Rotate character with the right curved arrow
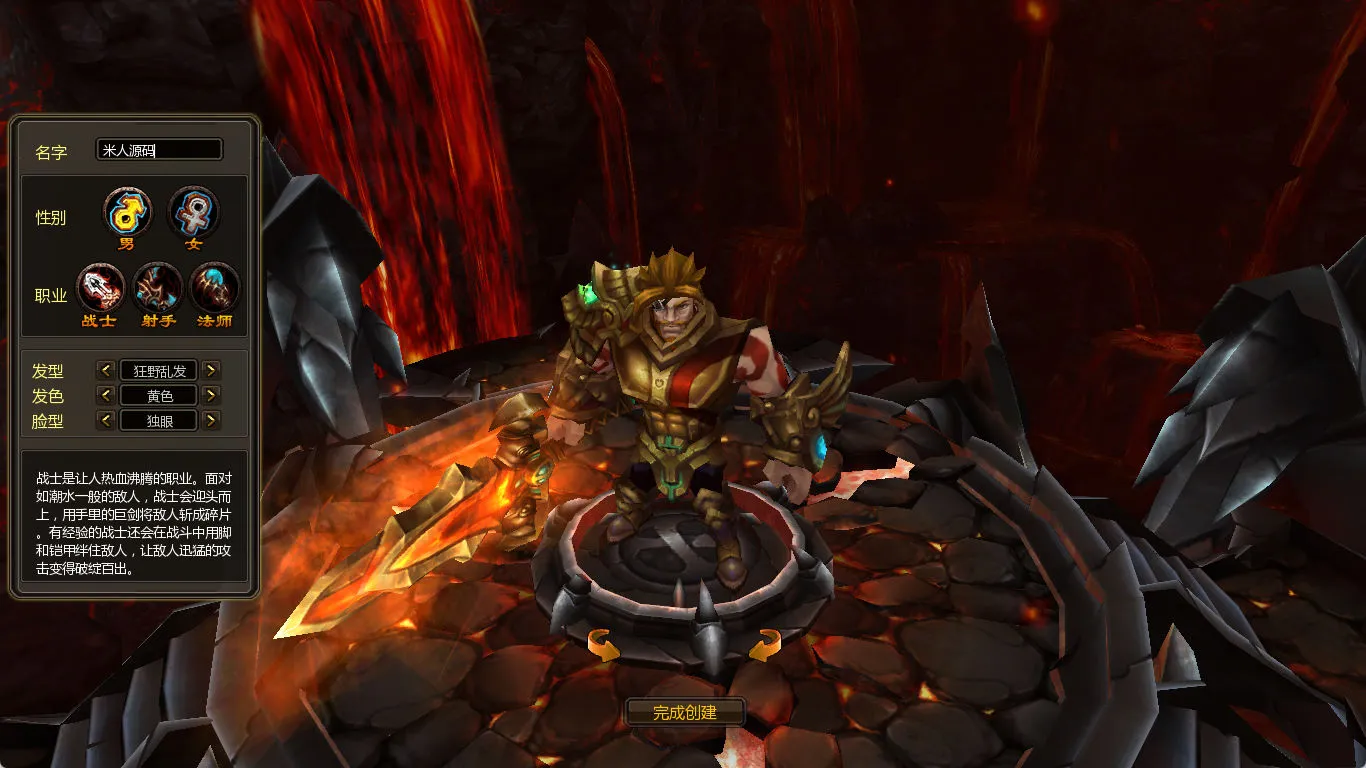Image resolution: width=1366 pixels, height=768 pixels. coord(764,645)
